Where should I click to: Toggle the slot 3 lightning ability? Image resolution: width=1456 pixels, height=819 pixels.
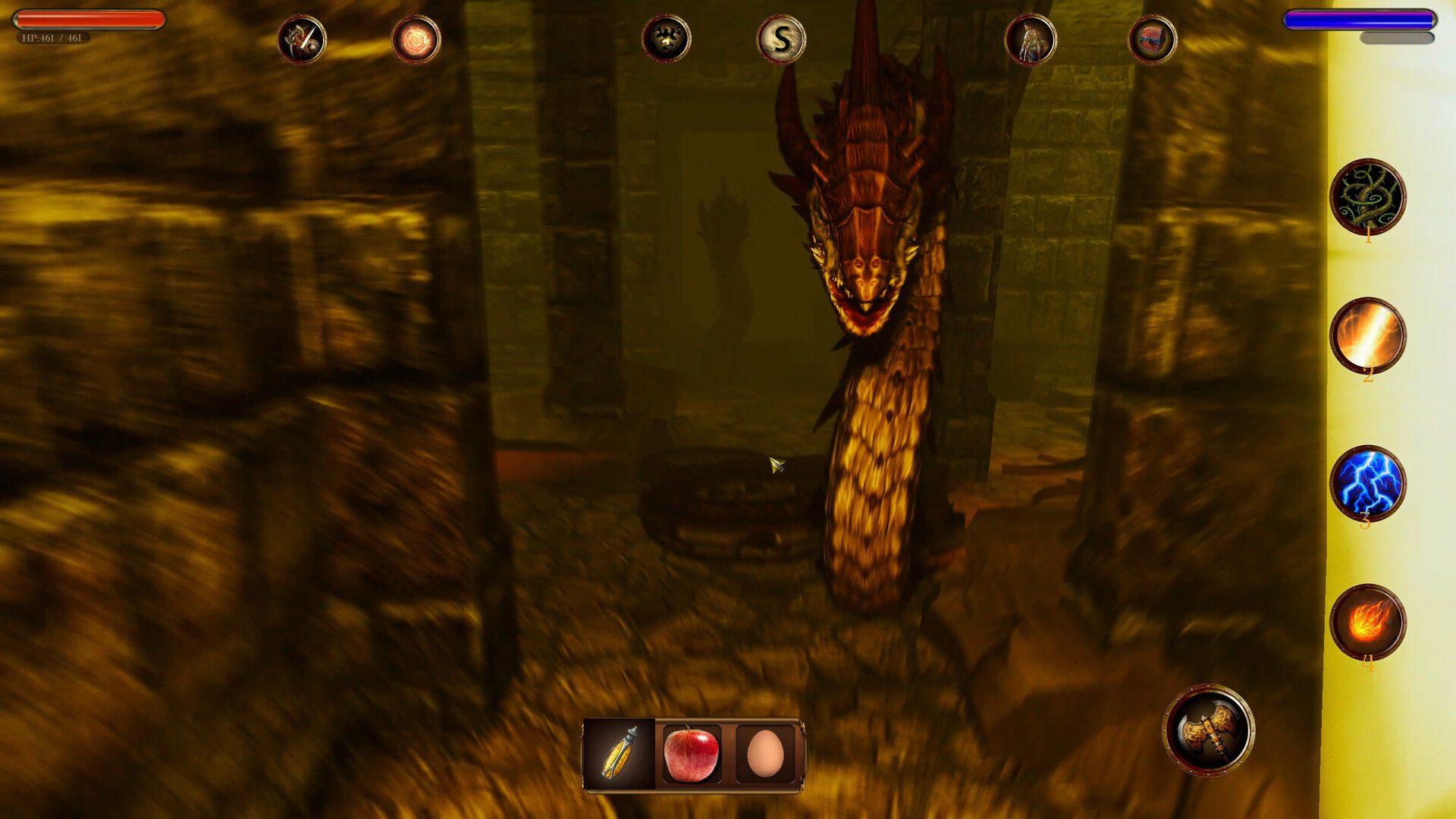pos(1370,485)
